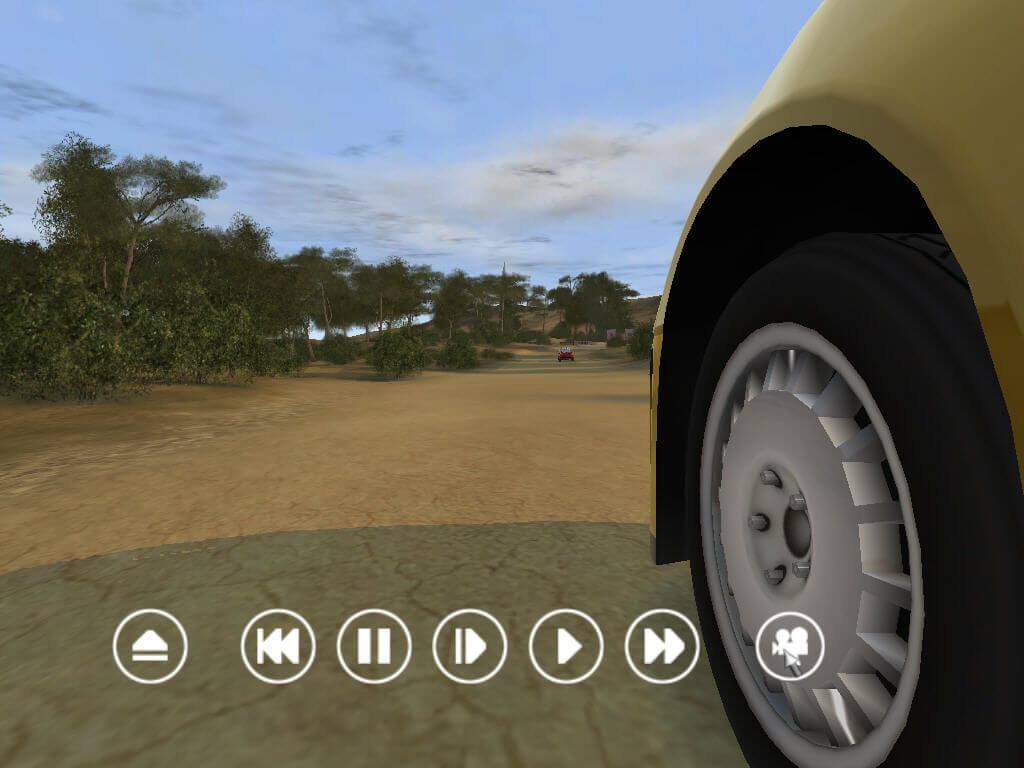1024x768 pixels.
Task: Play the replay at normal speed
Action: [566, 646]
